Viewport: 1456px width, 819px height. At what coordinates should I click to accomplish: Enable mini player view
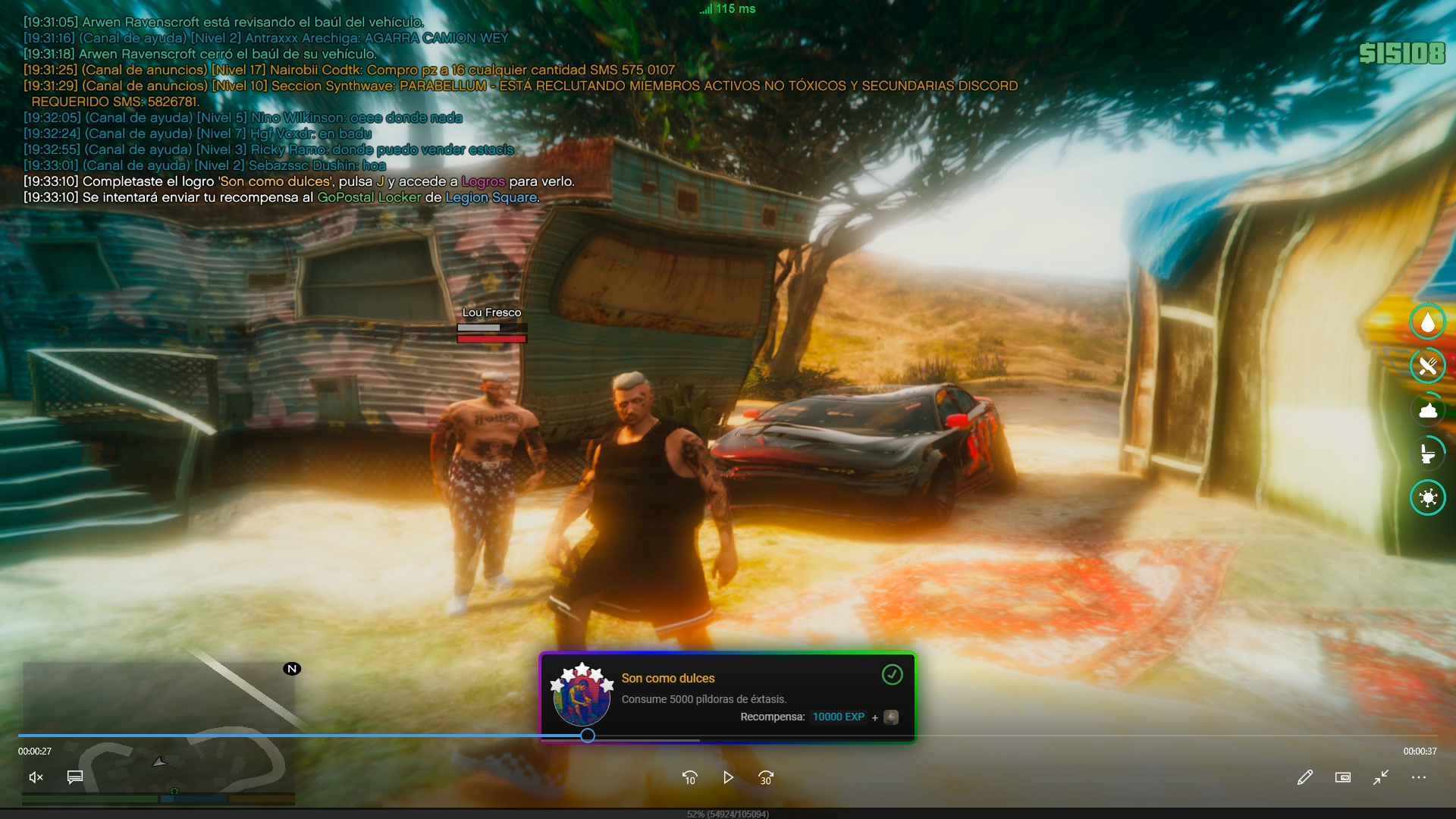(x=1342, y=777)
